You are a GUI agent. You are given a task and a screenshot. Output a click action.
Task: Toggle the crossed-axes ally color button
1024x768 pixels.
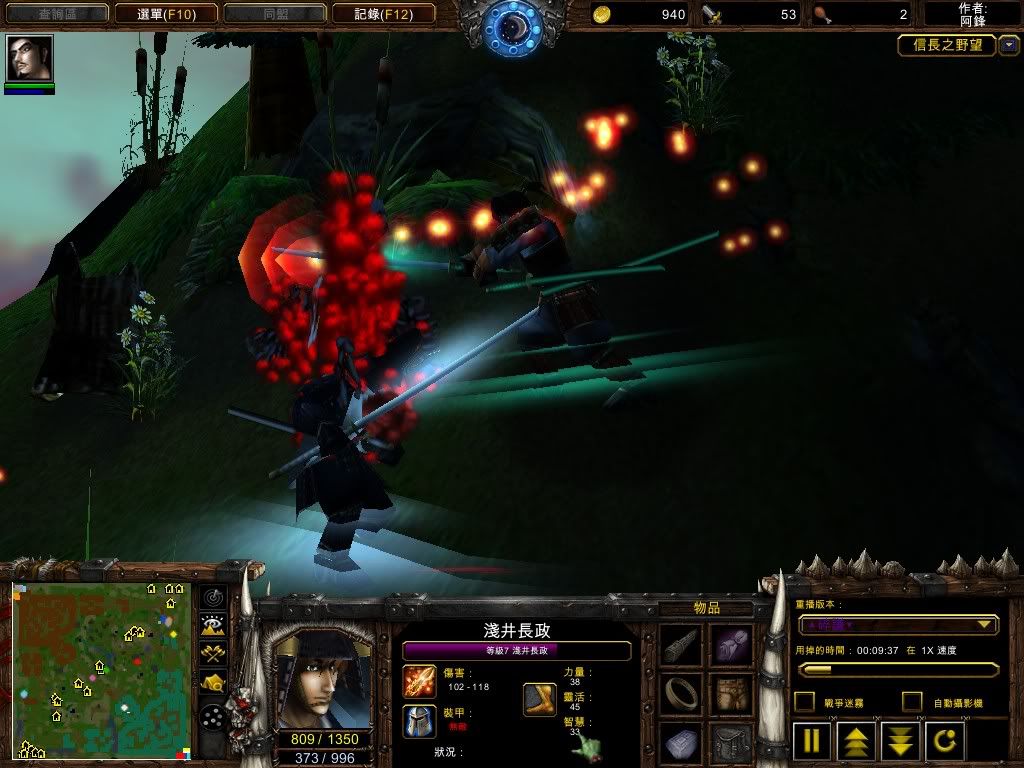[x=213, y=654]
